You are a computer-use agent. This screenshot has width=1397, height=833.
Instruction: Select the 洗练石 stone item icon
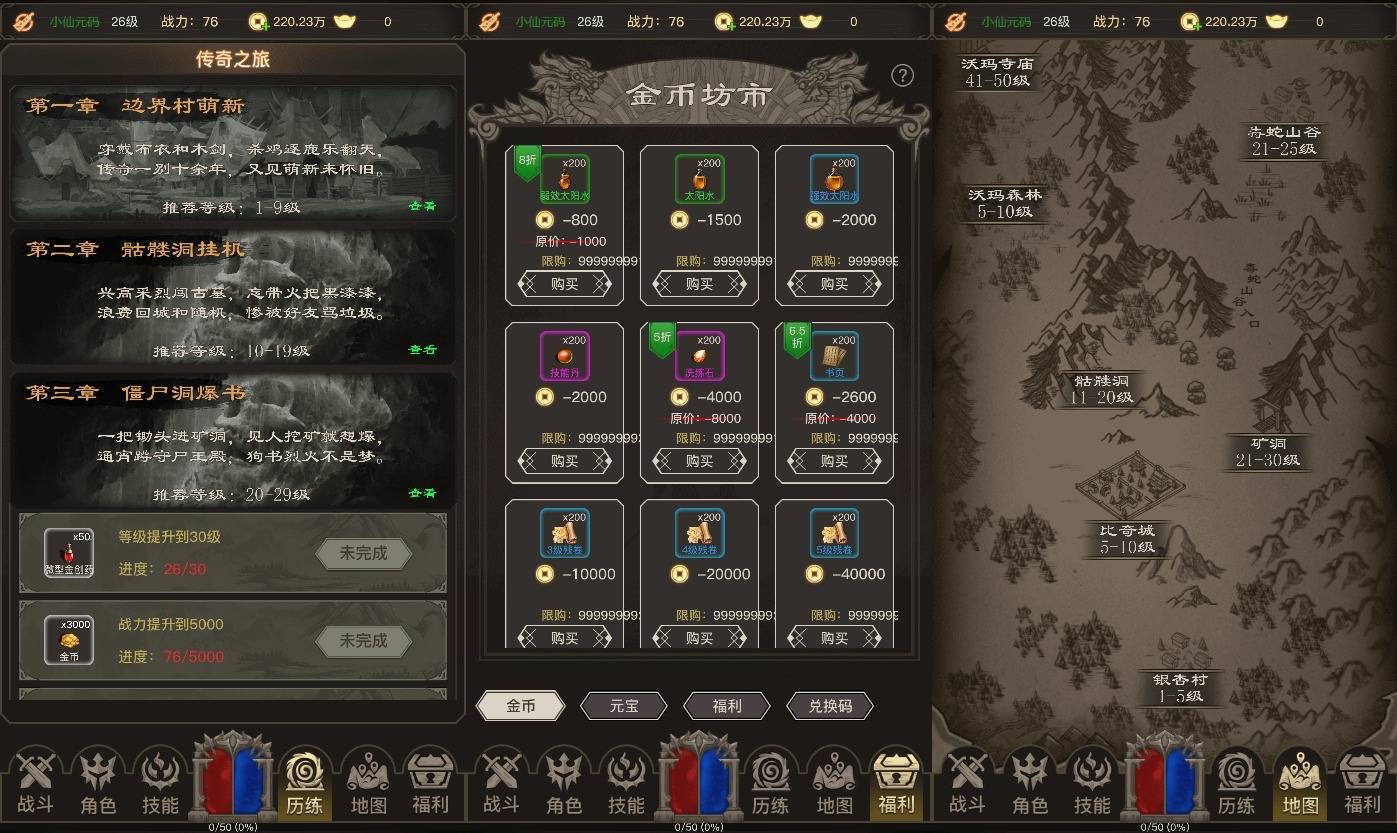(699, 353)
